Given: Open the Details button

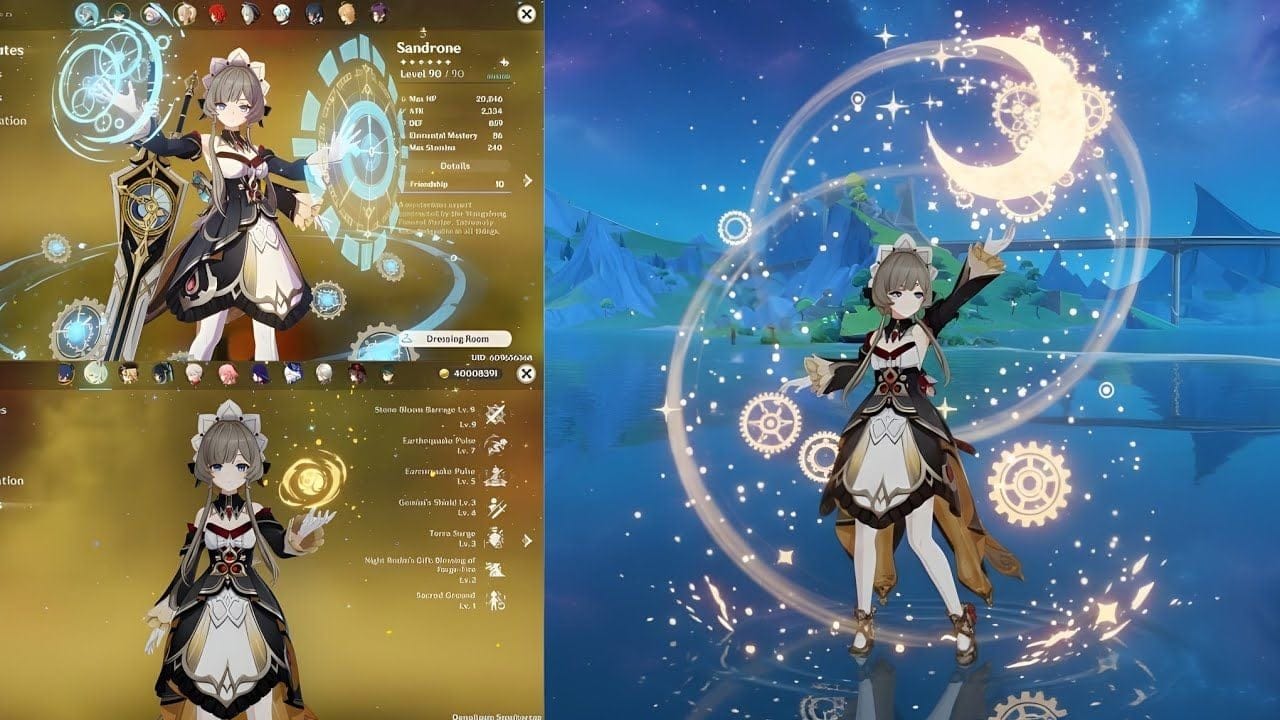Looking at the screenshot, I should (x=455, y=165).
